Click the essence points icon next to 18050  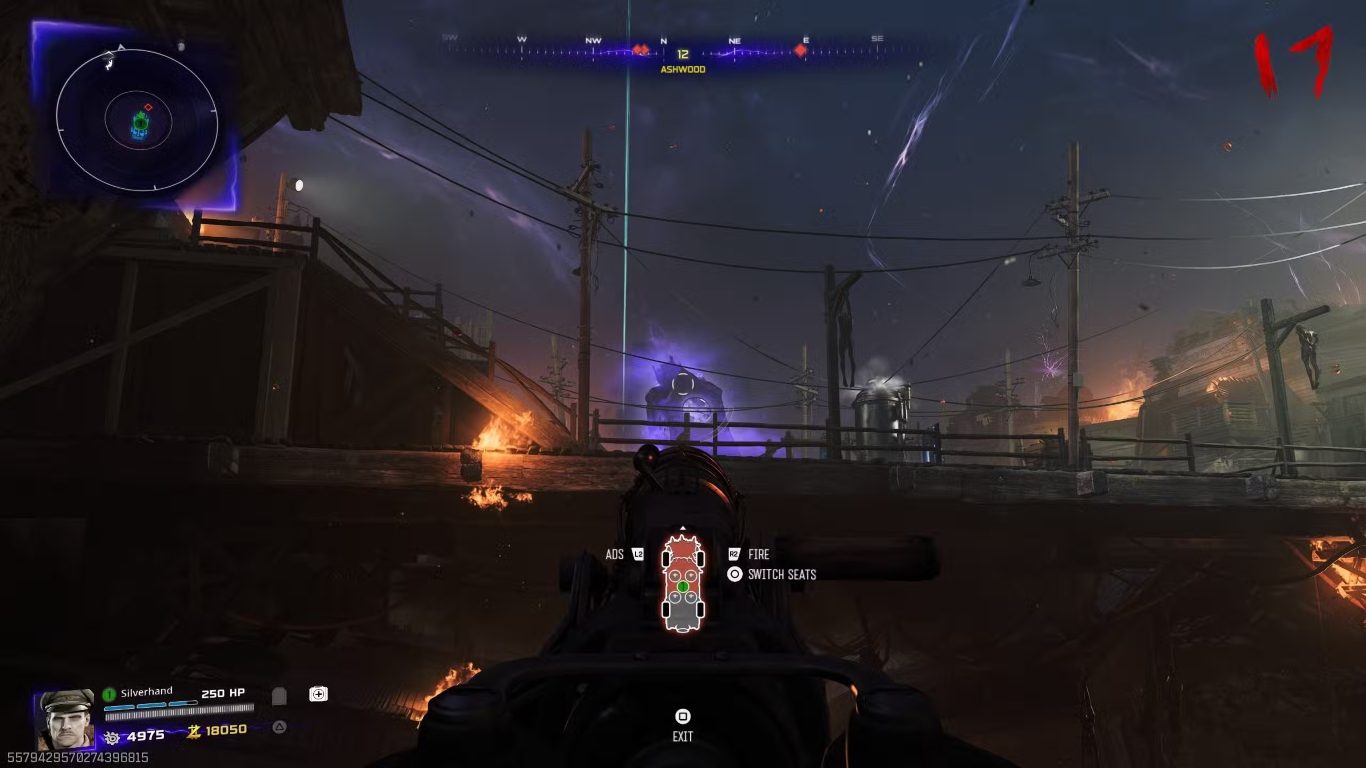click(194, 730)
